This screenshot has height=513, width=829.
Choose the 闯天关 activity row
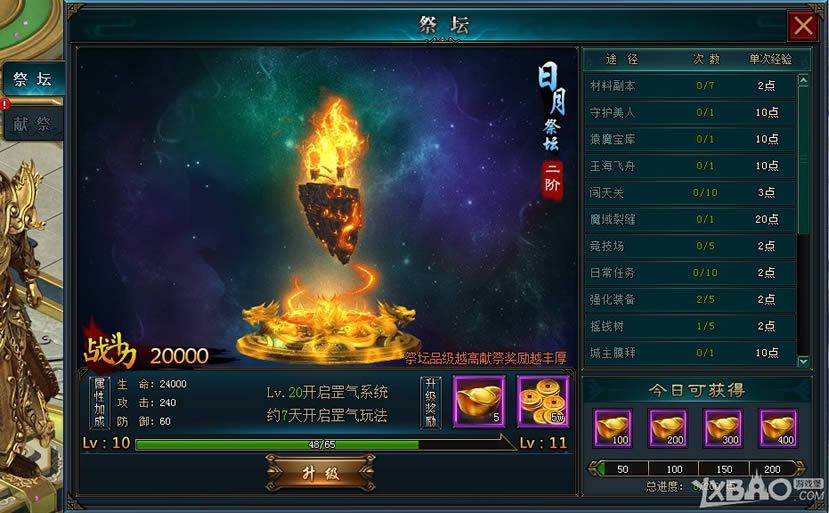coord(690,192)
